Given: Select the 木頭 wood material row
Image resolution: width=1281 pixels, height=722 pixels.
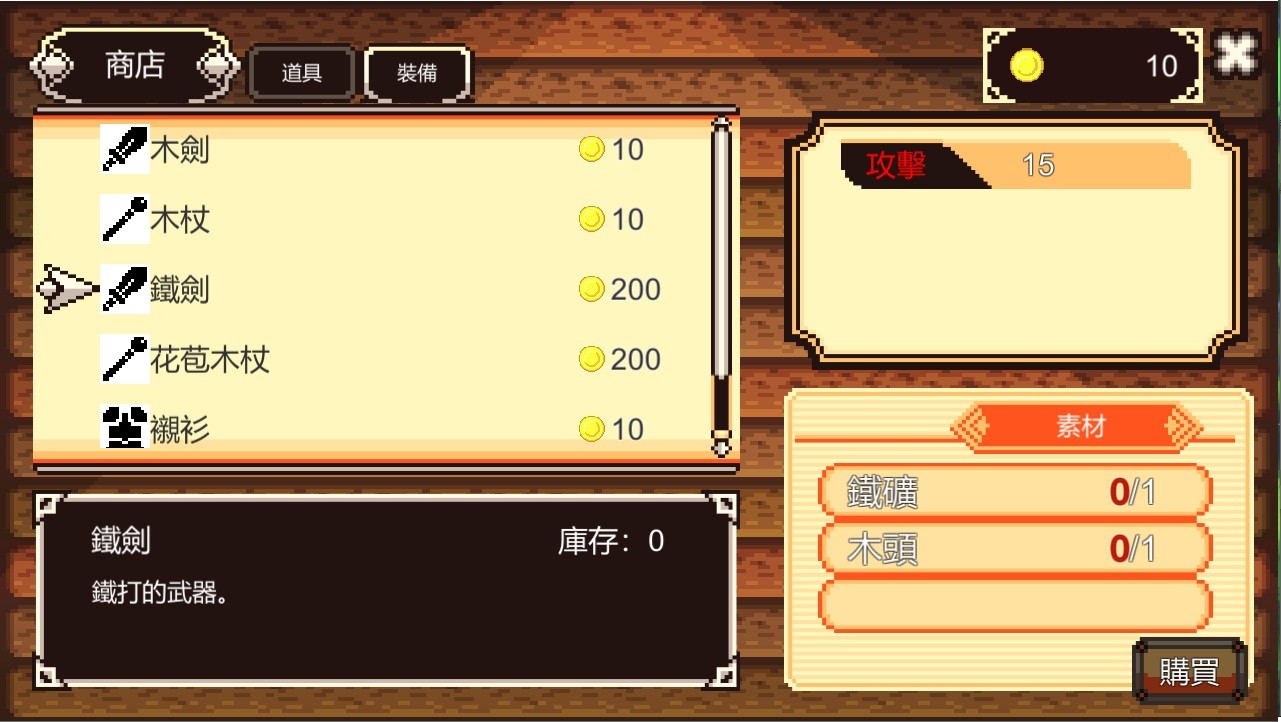Looking at the screenshot, I should click(1013, 548).
